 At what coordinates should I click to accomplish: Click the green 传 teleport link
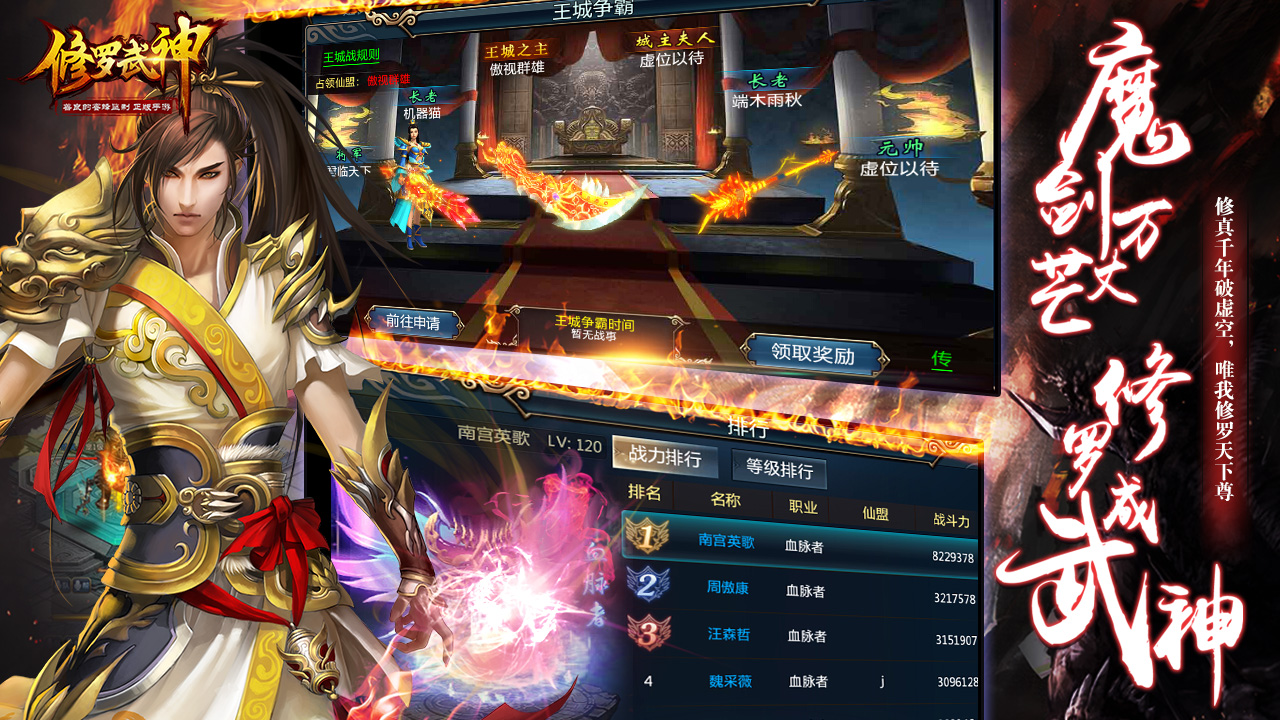pos(941,358)
